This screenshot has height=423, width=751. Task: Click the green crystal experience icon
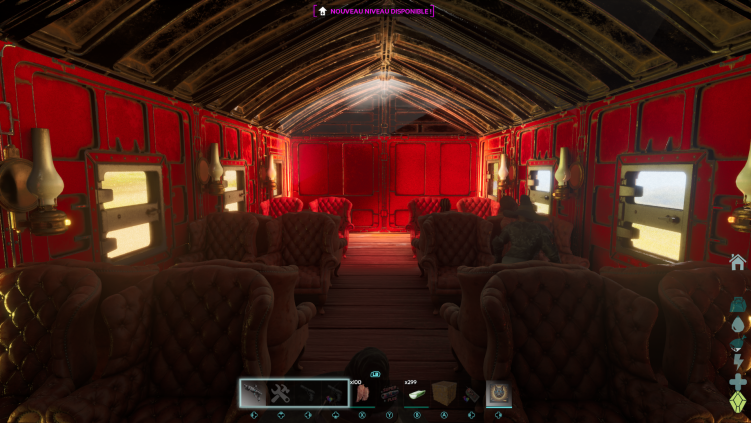coord(738,402)
